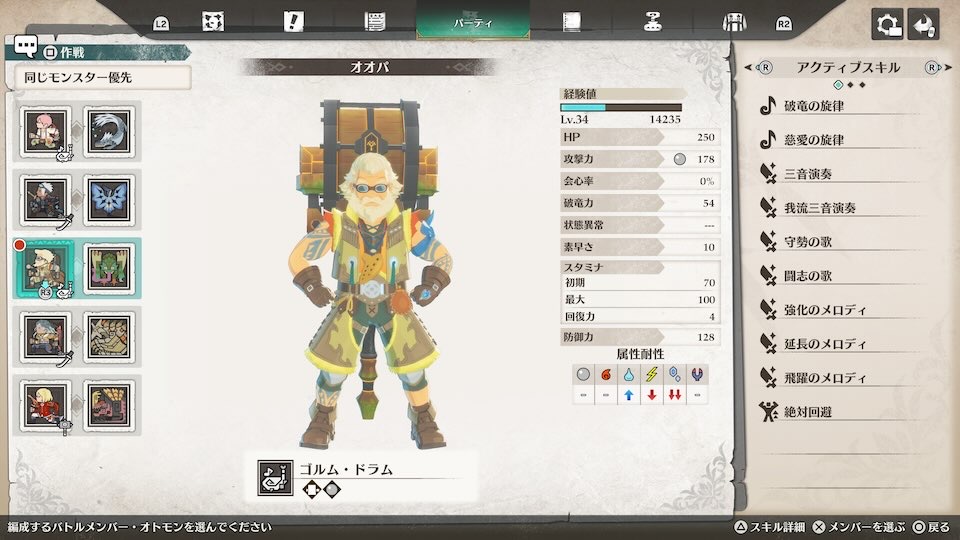The height and width of the screenshot is (540, 960).
Task: Select the tan scaled monster partner
Action: [x=108, y=336]
